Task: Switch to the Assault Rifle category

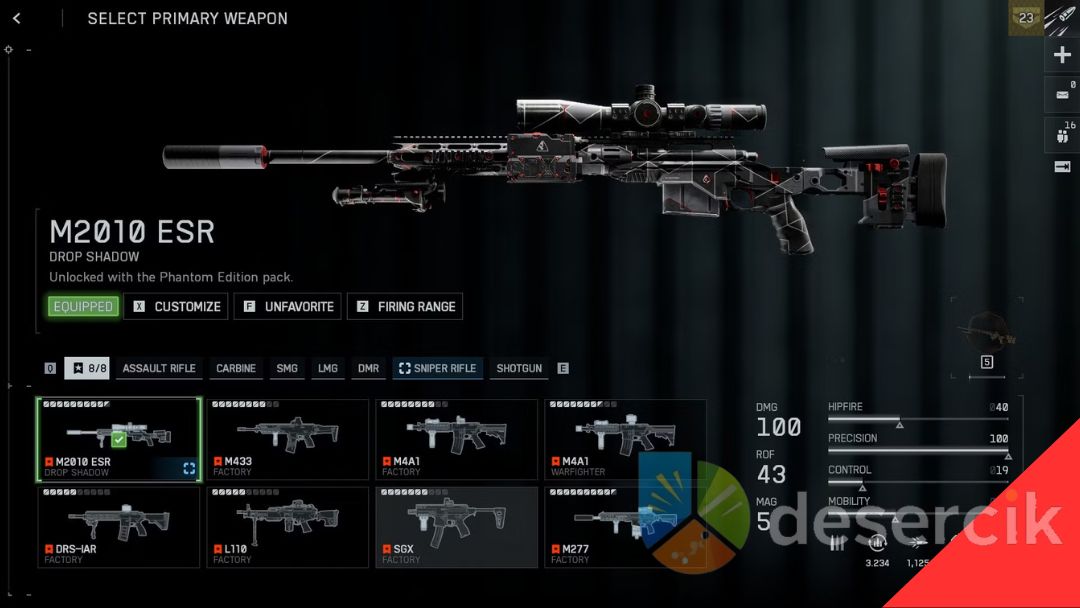Action: 159,369
